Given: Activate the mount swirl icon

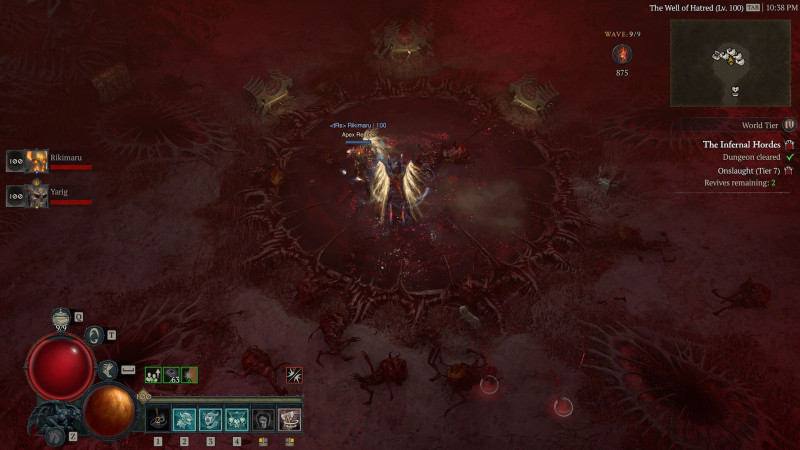Looking at the screenshot, I should (96, 335).
